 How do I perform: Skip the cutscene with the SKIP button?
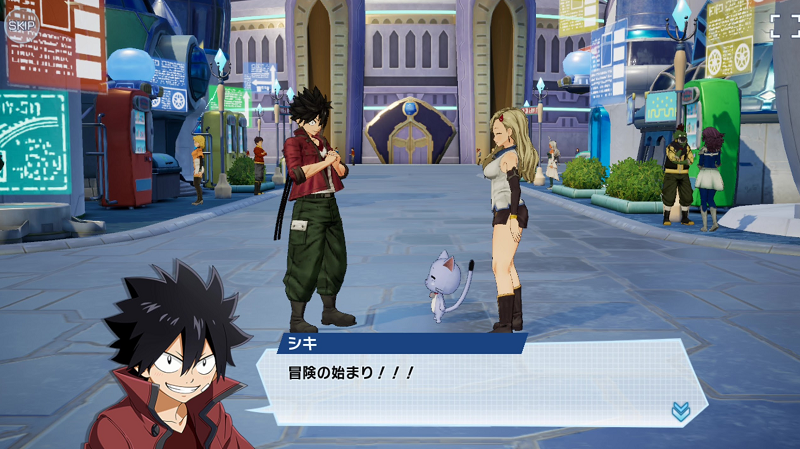[21, 24]
